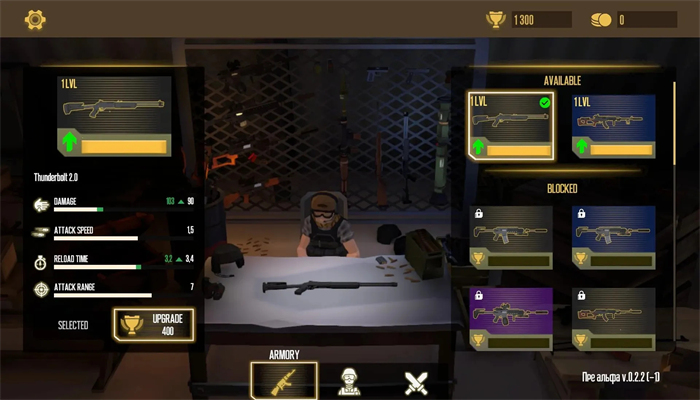Select the equipped weapon card with green checkmark
The width and height of the screenshot is (700, 400).
point(510,125)
